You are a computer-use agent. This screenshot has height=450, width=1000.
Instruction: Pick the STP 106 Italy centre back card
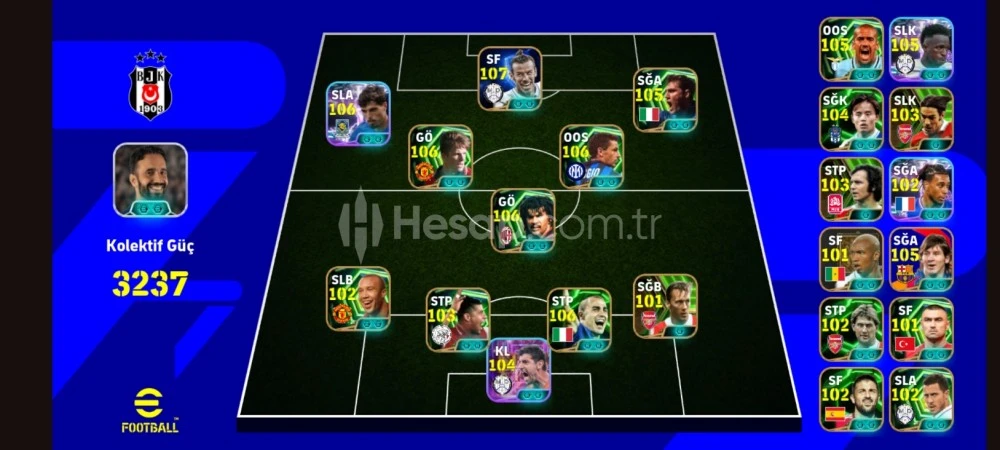click(578, 319)
